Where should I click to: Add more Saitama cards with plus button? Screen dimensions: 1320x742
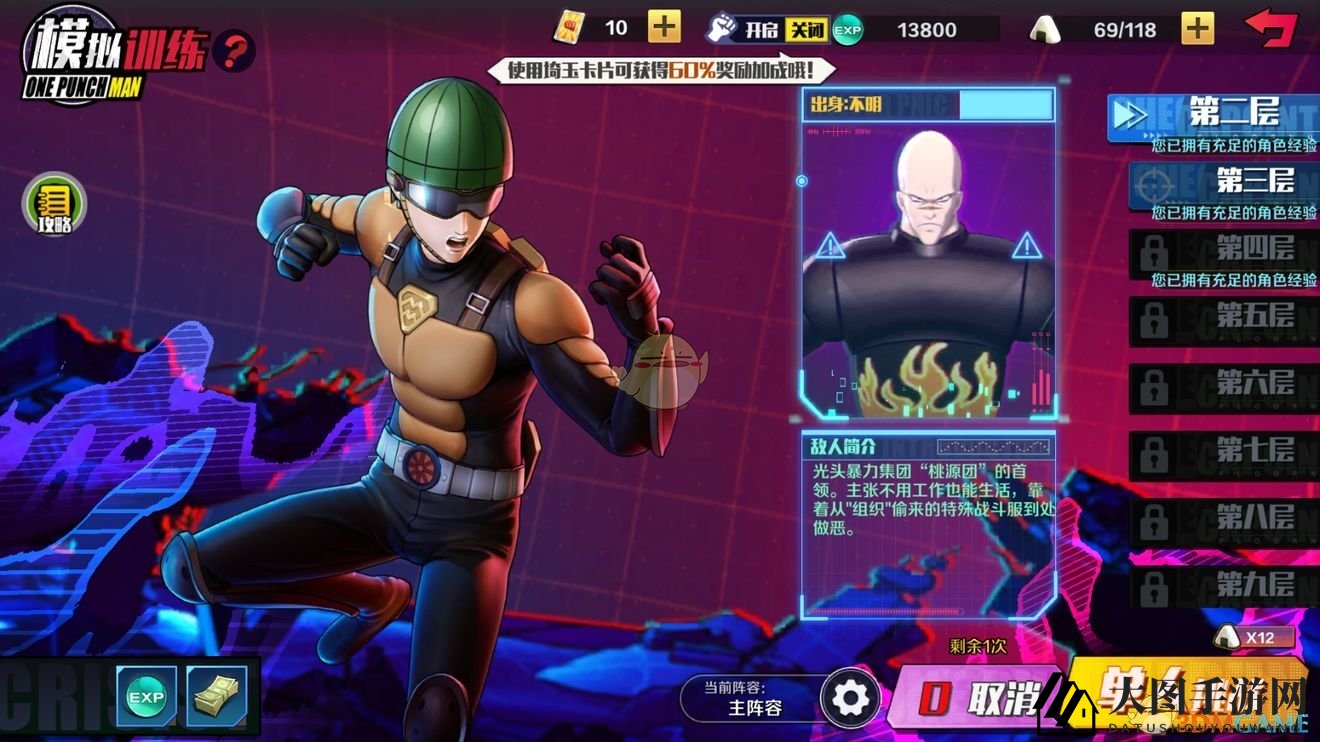[x=664, y=27]
